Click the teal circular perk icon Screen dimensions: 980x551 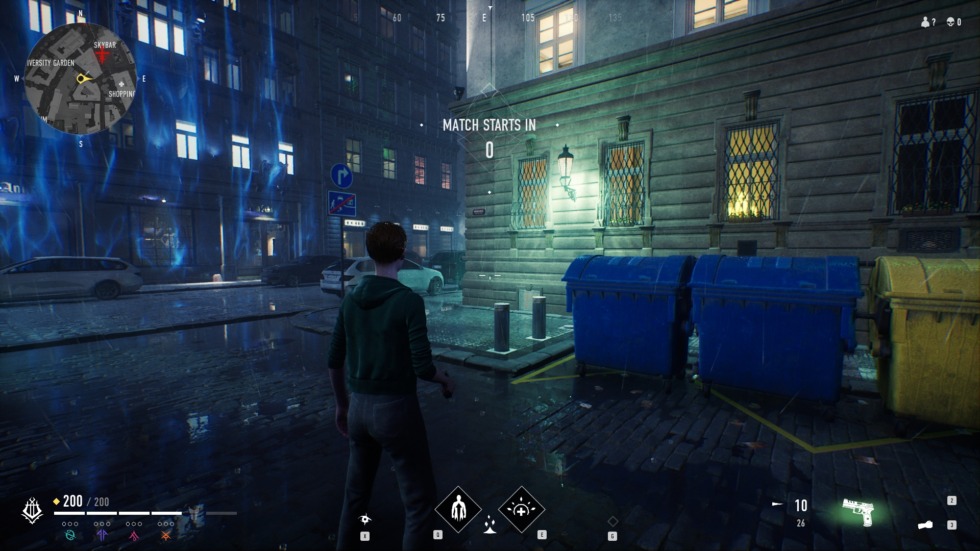pos(71,536)
